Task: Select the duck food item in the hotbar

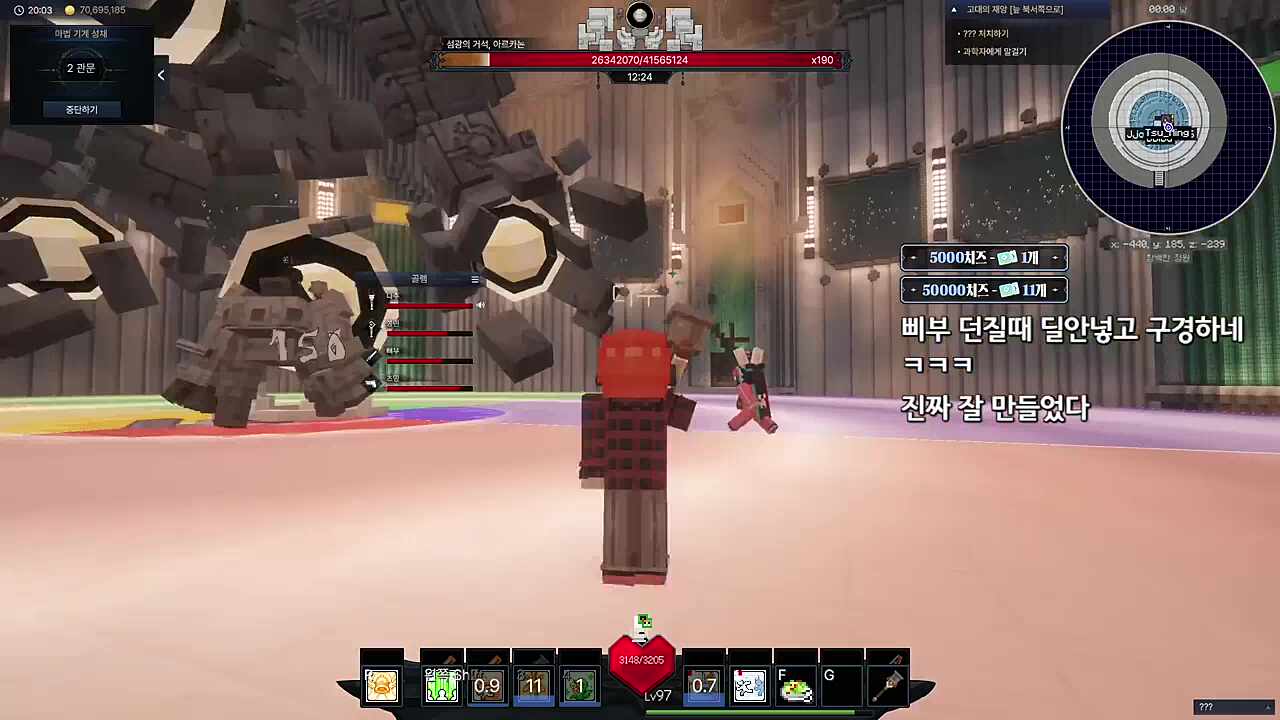Action: pos(382,685)
